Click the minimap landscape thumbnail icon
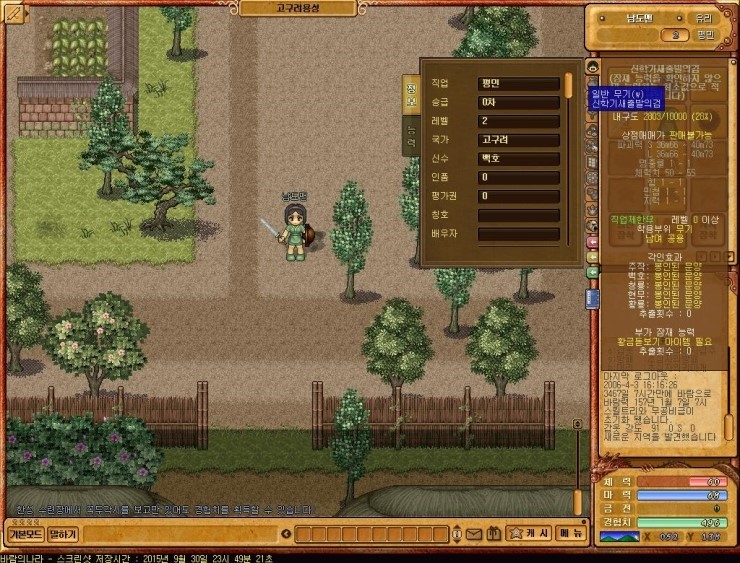Image resolution: width=740 pixels, height=563 pixels. click(619, 537)
